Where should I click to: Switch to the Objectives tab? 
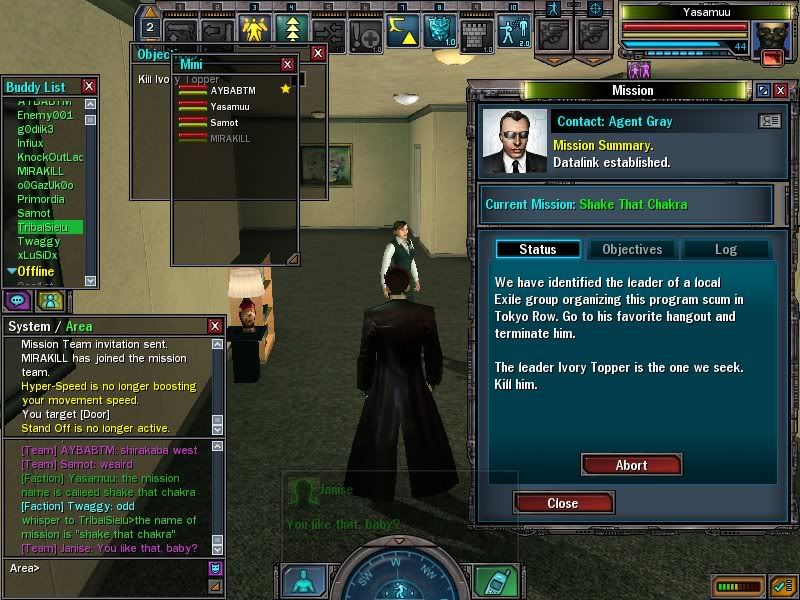[631, 249]
